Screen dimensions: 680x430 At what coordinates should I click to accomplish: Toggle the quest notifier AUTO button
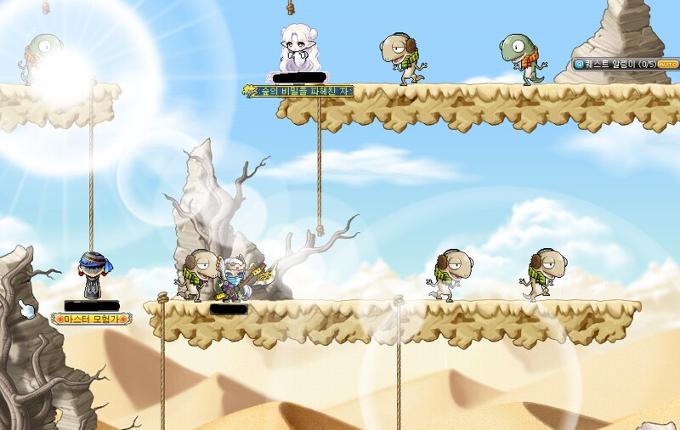667,63
